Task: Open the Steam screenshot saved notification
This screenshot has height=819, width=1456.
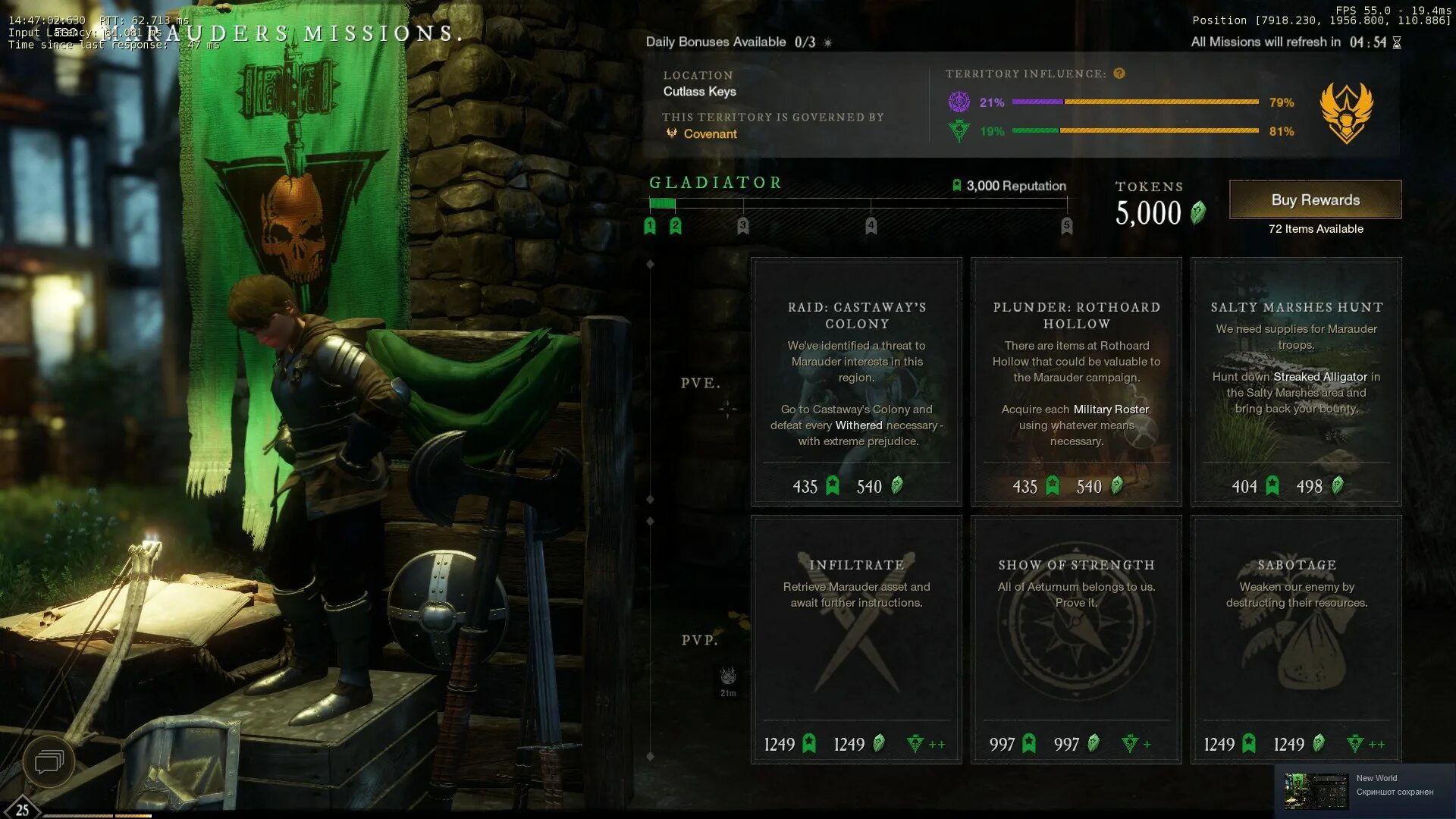Action: [1365, 790]
